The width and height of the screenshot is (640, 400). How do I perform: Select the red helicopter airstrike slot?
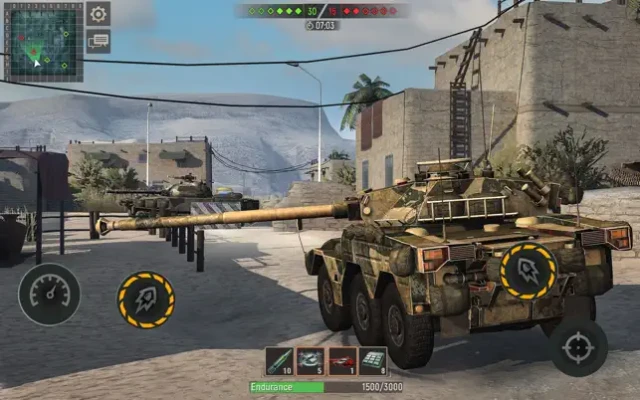tap(342, 361)
